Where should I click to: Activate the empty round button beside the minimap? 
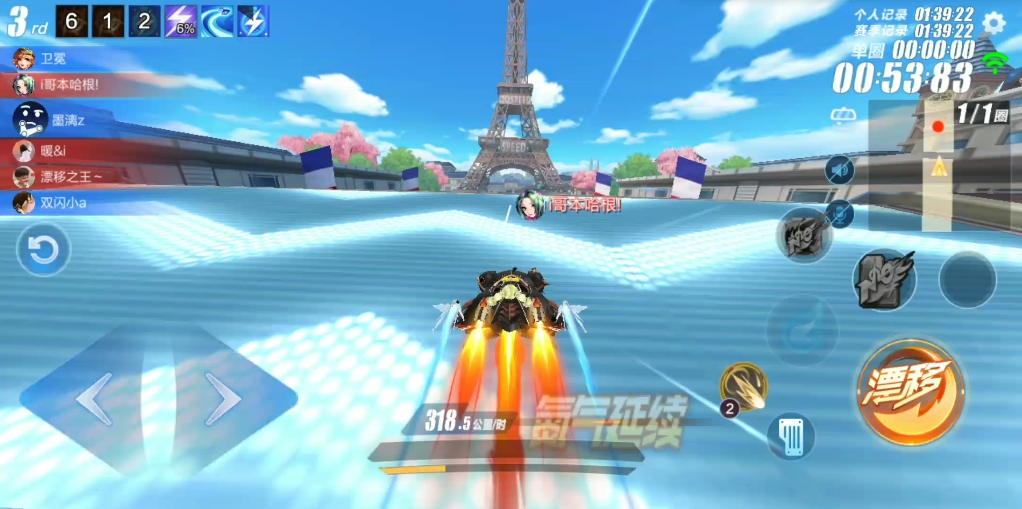point(967,279)
